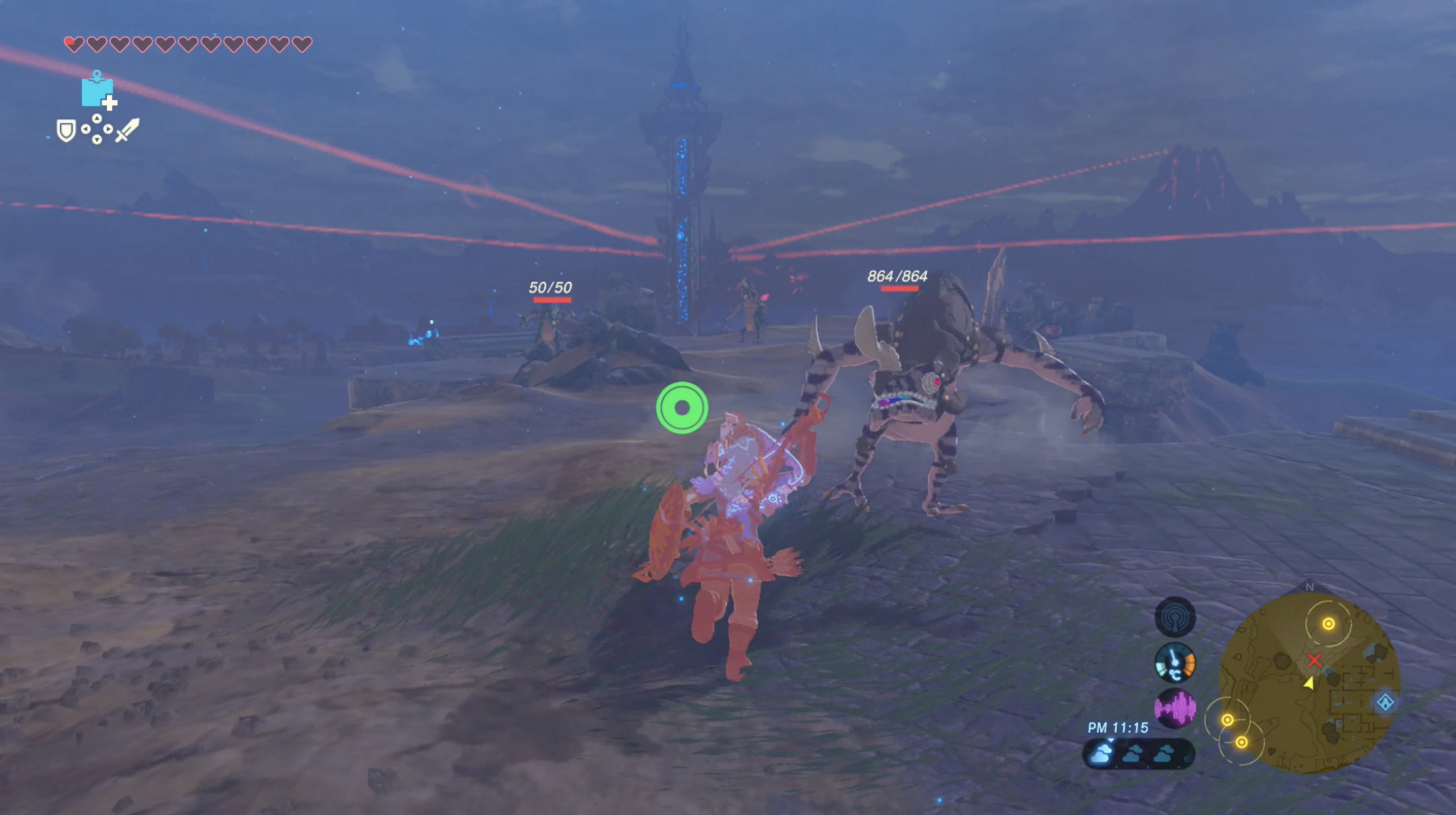Screen dimensions: 1456x815
Task: Click the weather forecast bar
Action: click(1138, 754)
